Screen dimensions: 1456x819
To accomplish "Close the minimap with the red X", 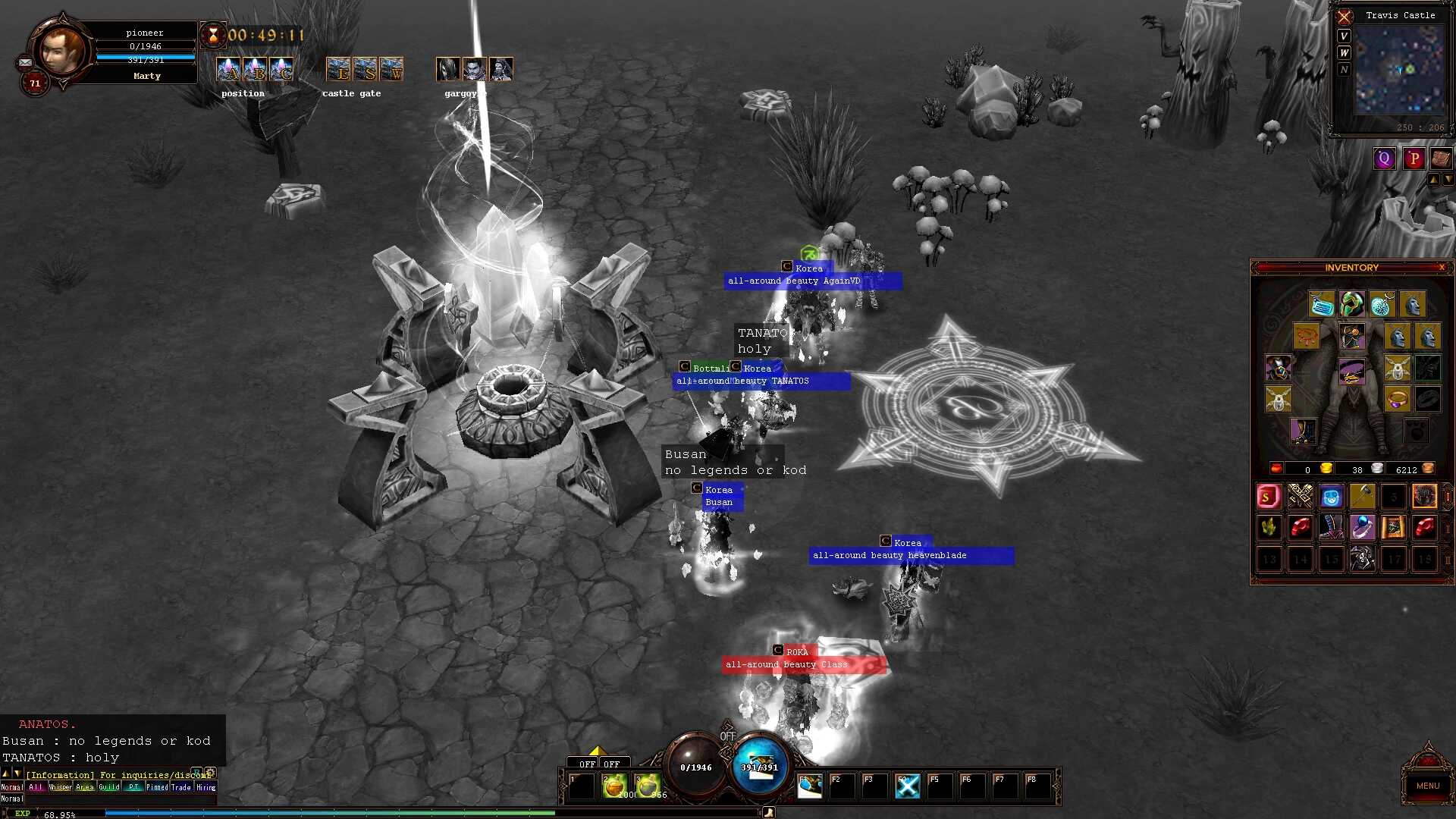I will 1345,17.
